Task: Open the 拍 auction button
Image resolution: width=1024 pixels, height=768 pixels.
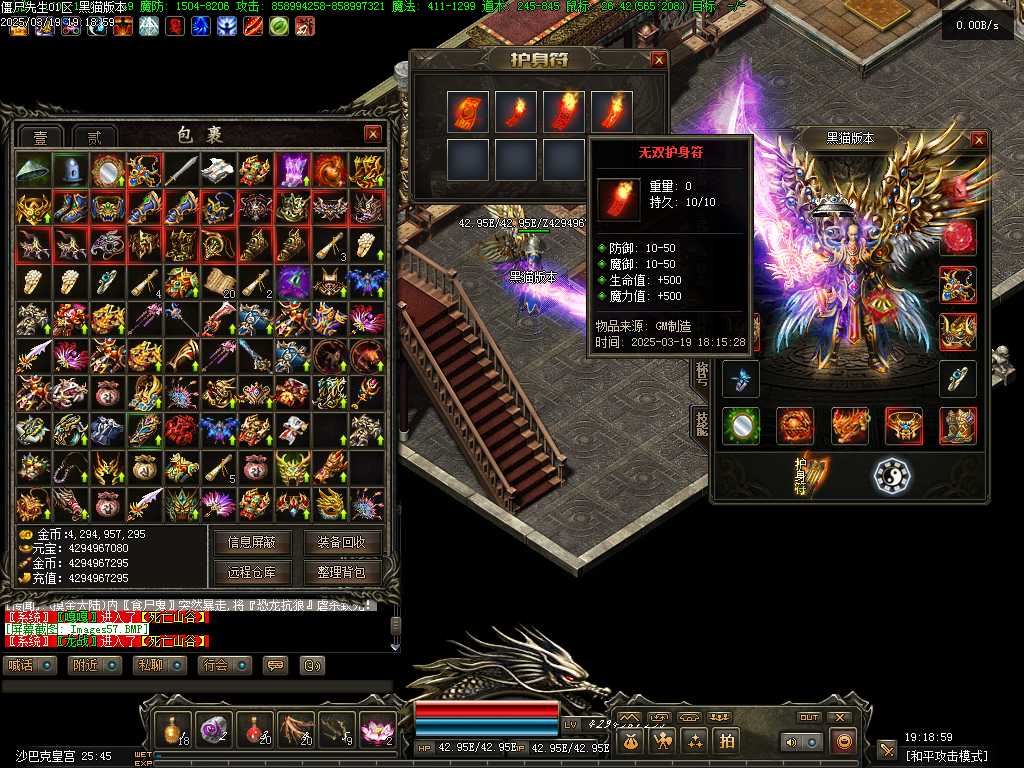Action: [728, 741]
